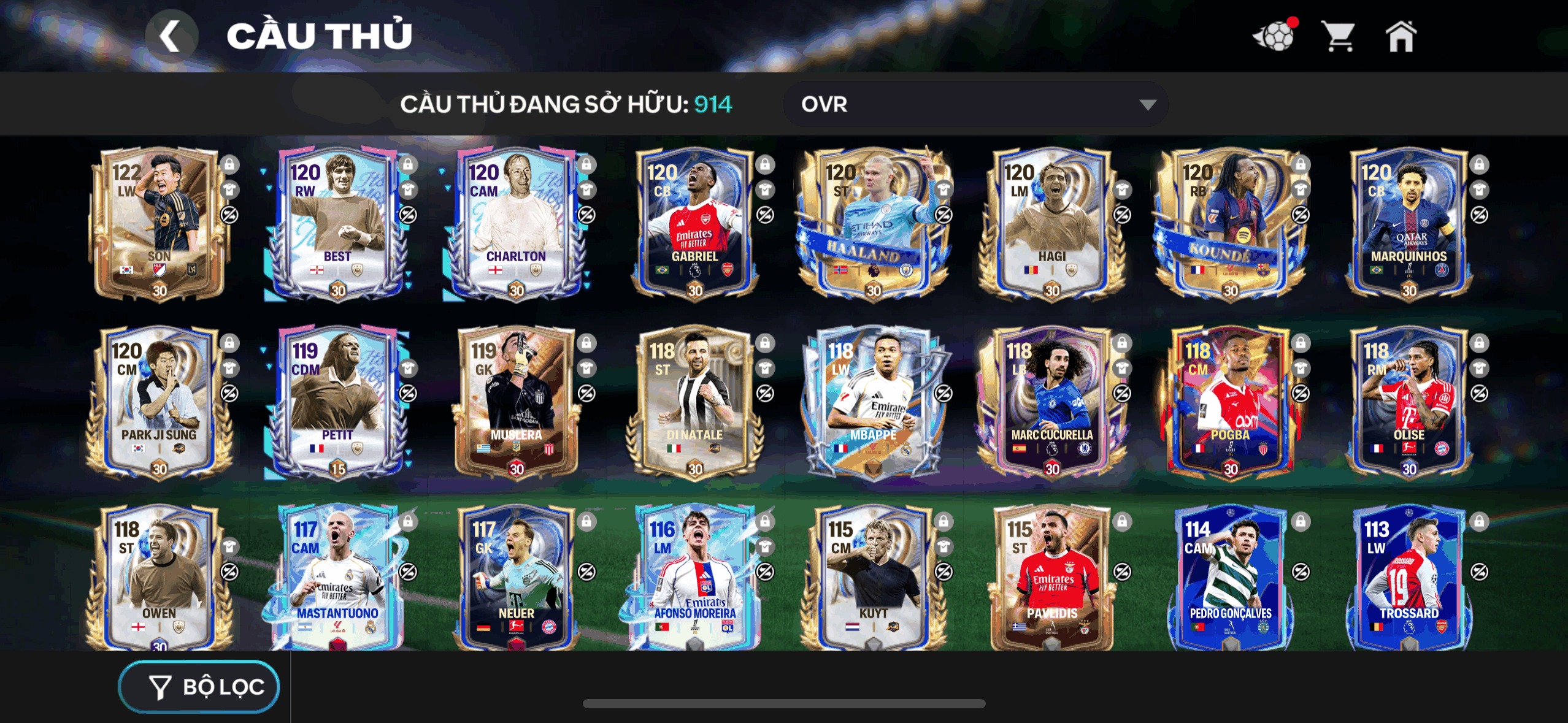Select the 113 LW Trossard card
The height and width of the screenshot is (723, 1568).
point(1409,576)
